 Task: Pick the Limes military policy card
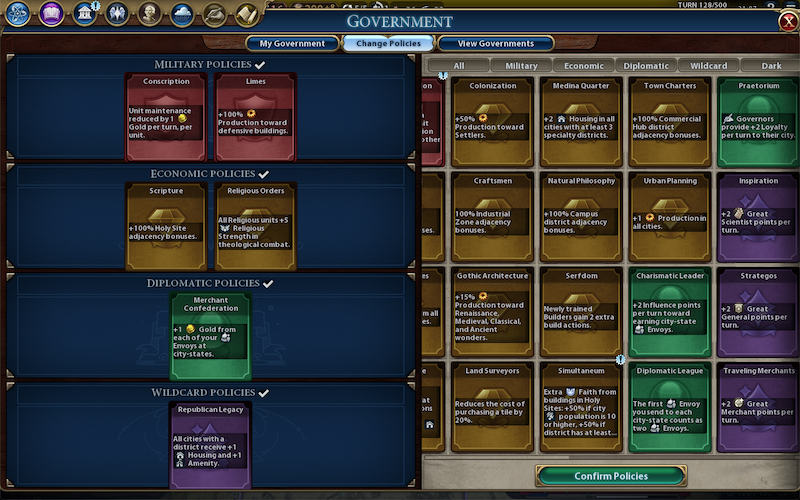pos(255,117)
